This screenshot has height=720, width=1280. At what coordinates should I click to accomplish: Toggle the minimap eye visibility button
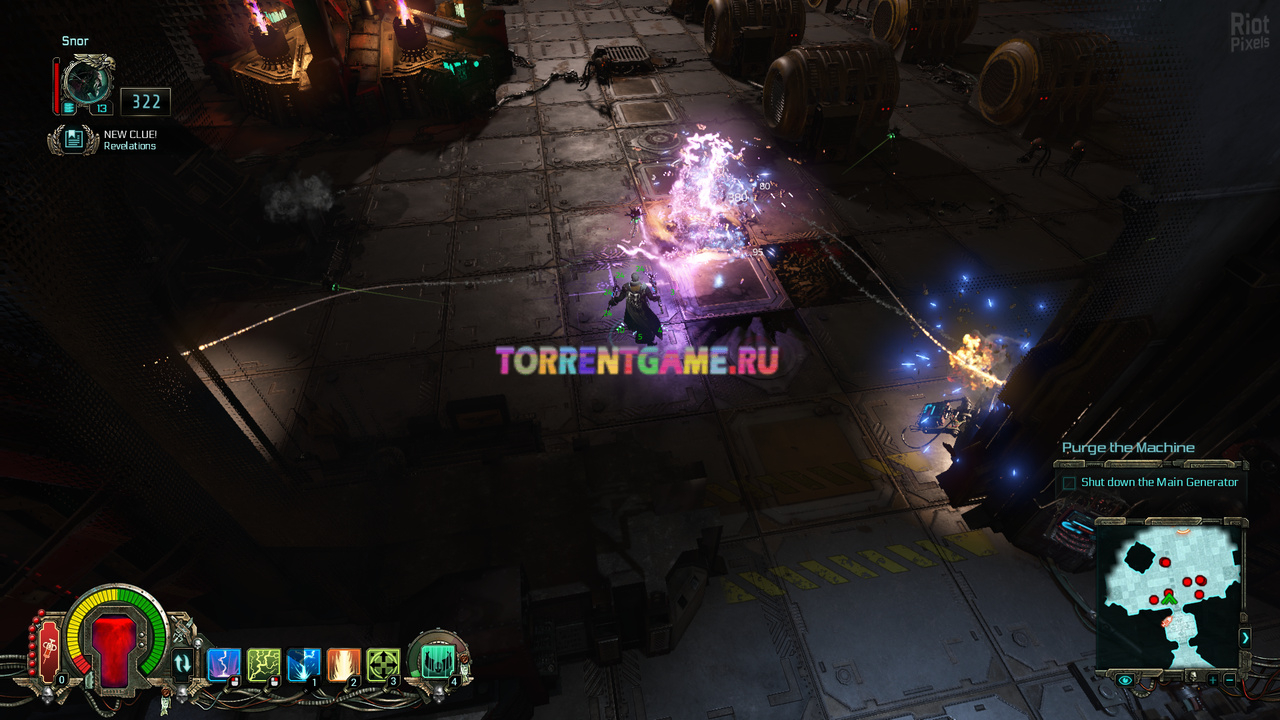[1125, 680]
